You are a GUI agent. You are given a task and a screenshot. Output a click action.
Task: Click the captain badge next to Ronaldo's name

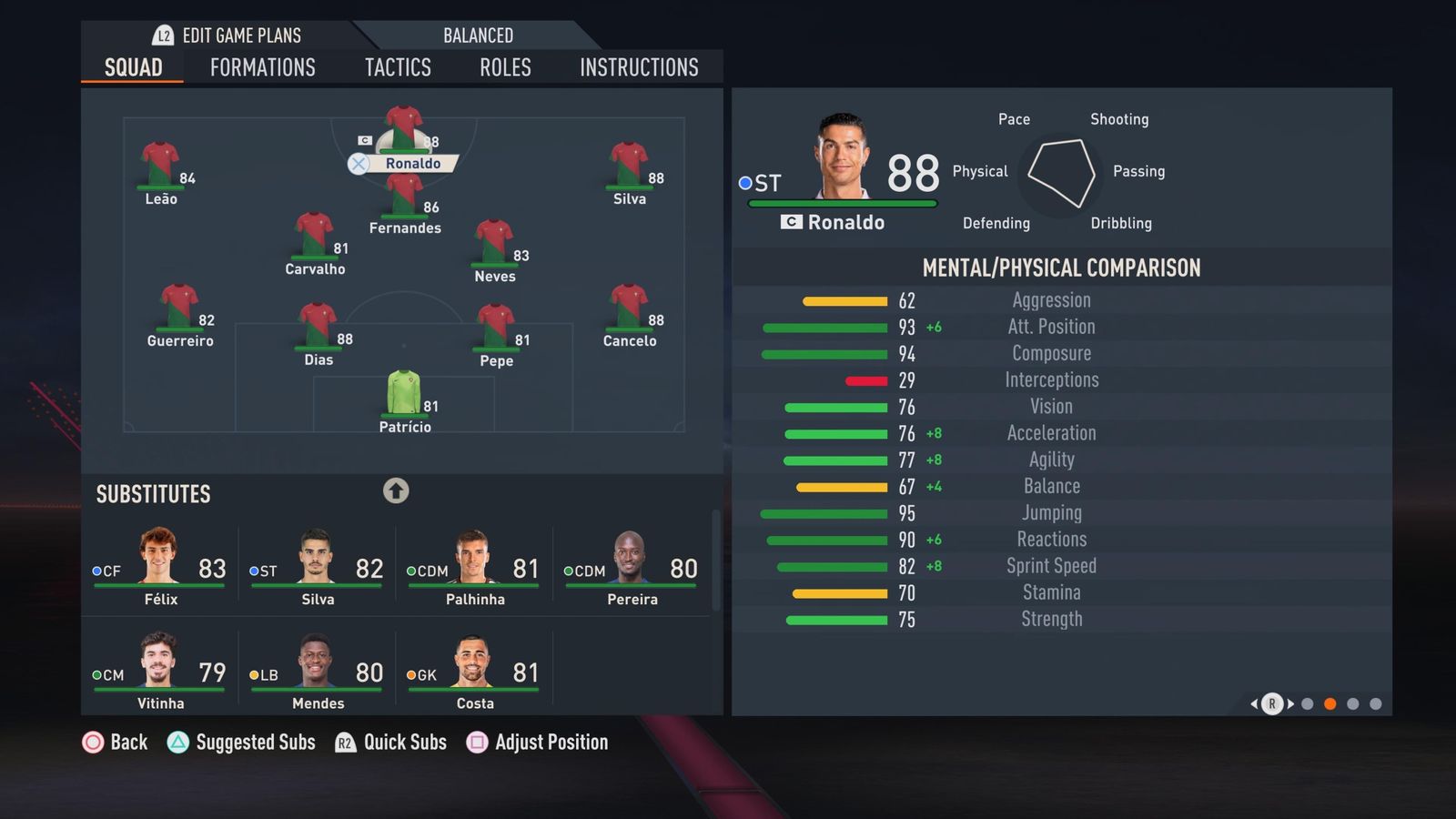(791, 222)
